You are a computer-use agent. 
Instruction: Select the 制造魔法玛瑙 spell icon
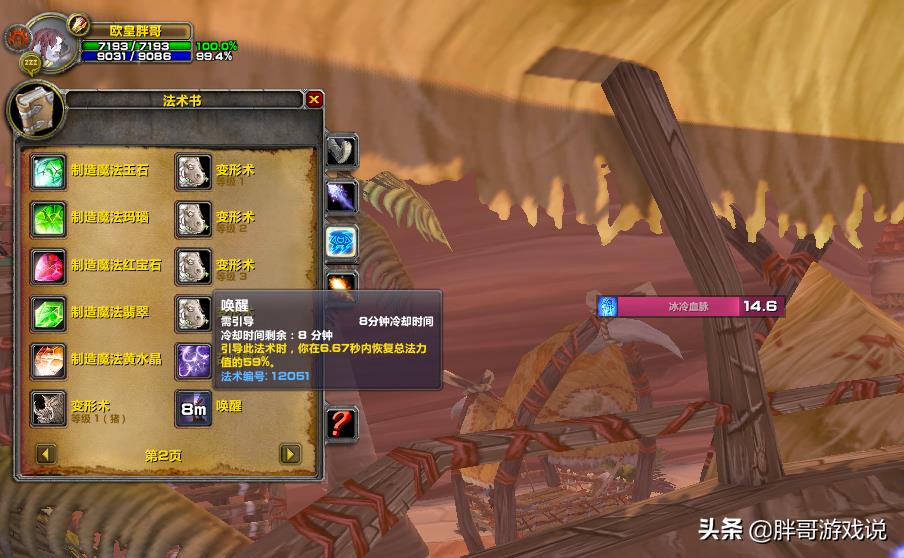pos(48,218)
